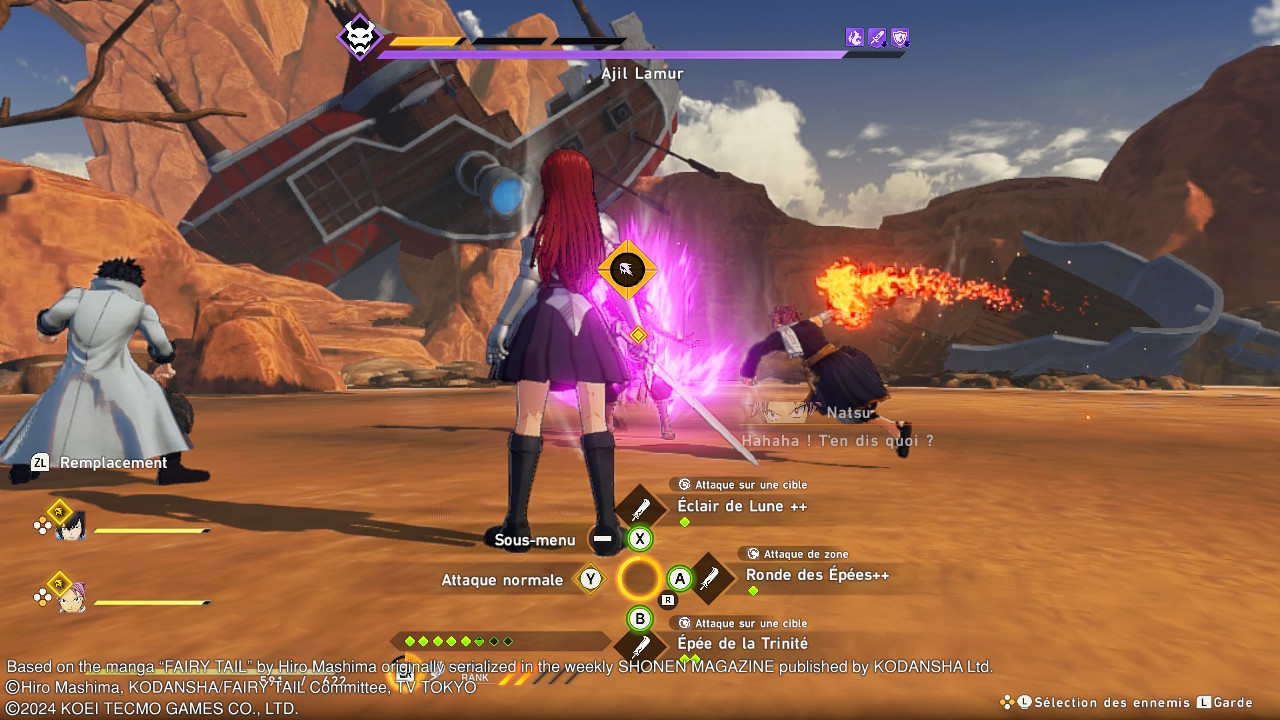Inspect the flame status effect icon
The image size is (1280, 720).
click(x=855, y=38)
